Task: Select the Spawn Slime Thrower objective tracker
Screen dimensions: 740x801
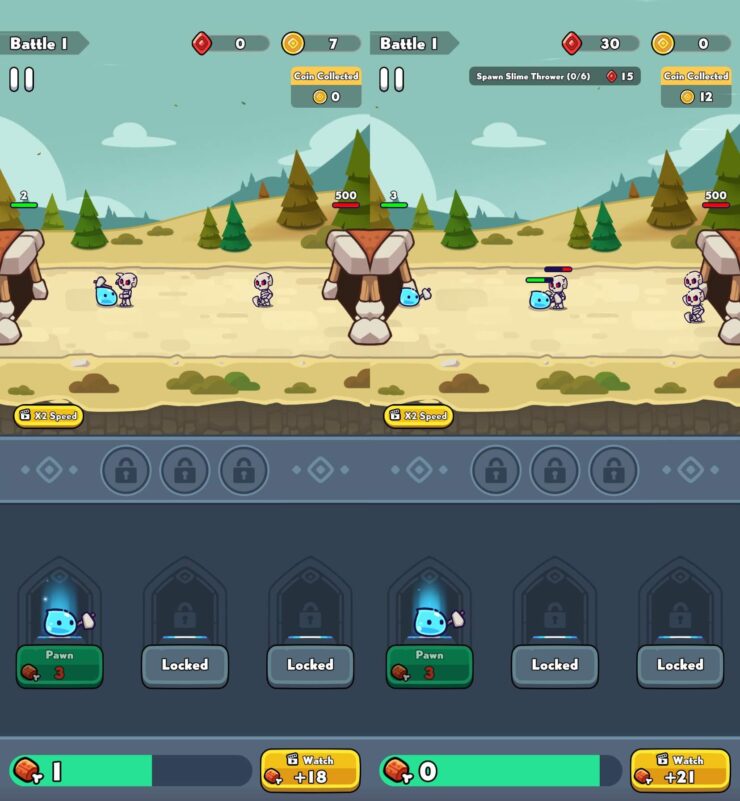Action: [x=554, y=76]
